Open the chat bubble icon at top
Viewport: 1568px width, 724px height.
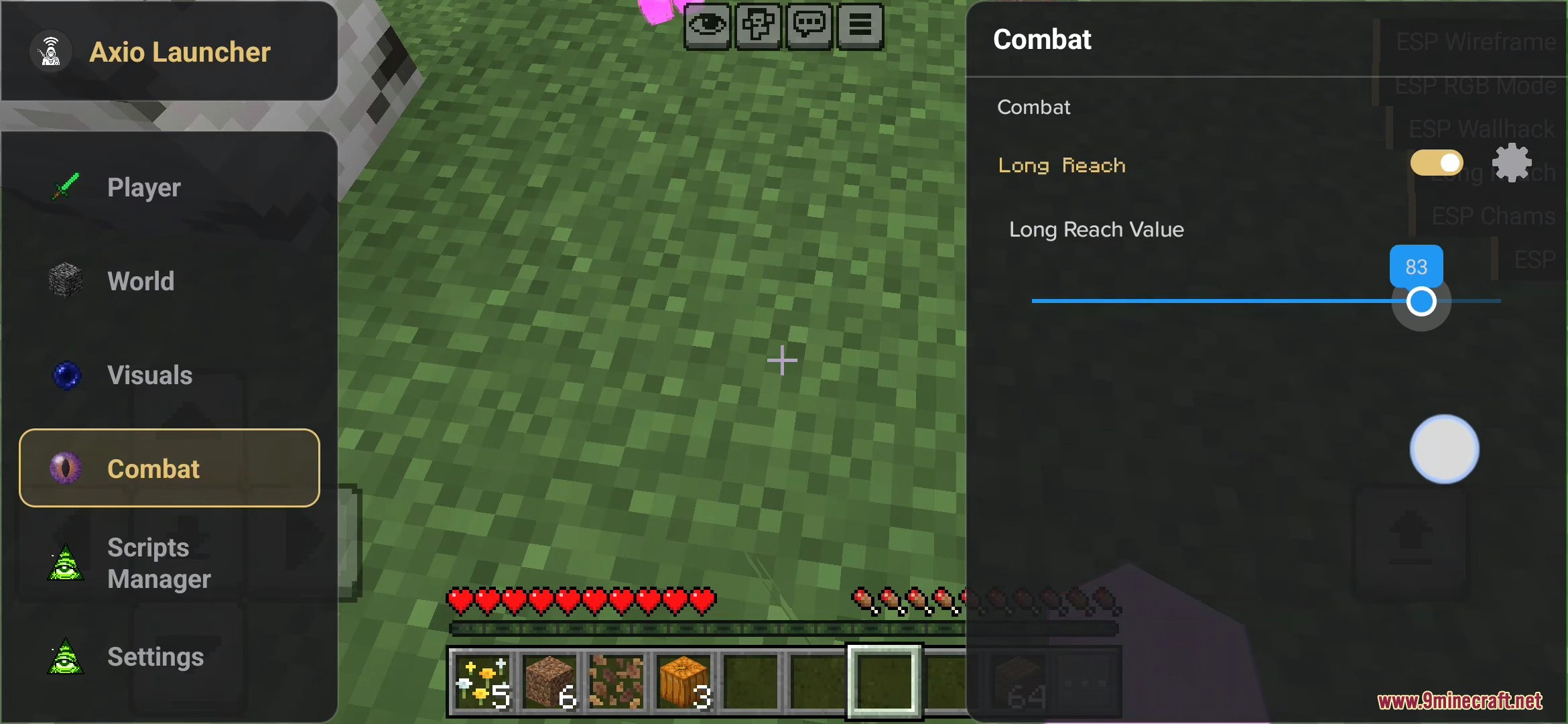[809, 25]
